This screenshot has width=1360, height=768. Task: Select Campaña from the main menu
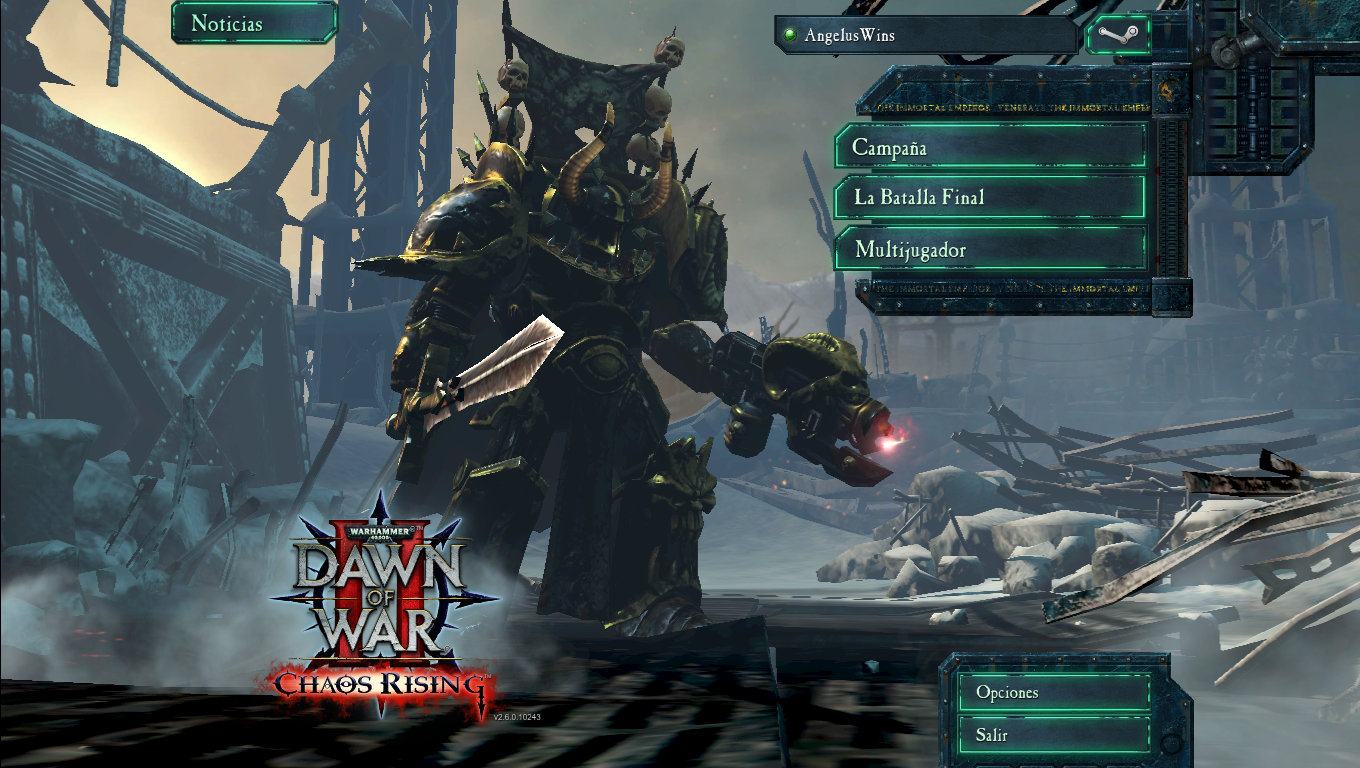pyautogui.click(x=989, y=147)
